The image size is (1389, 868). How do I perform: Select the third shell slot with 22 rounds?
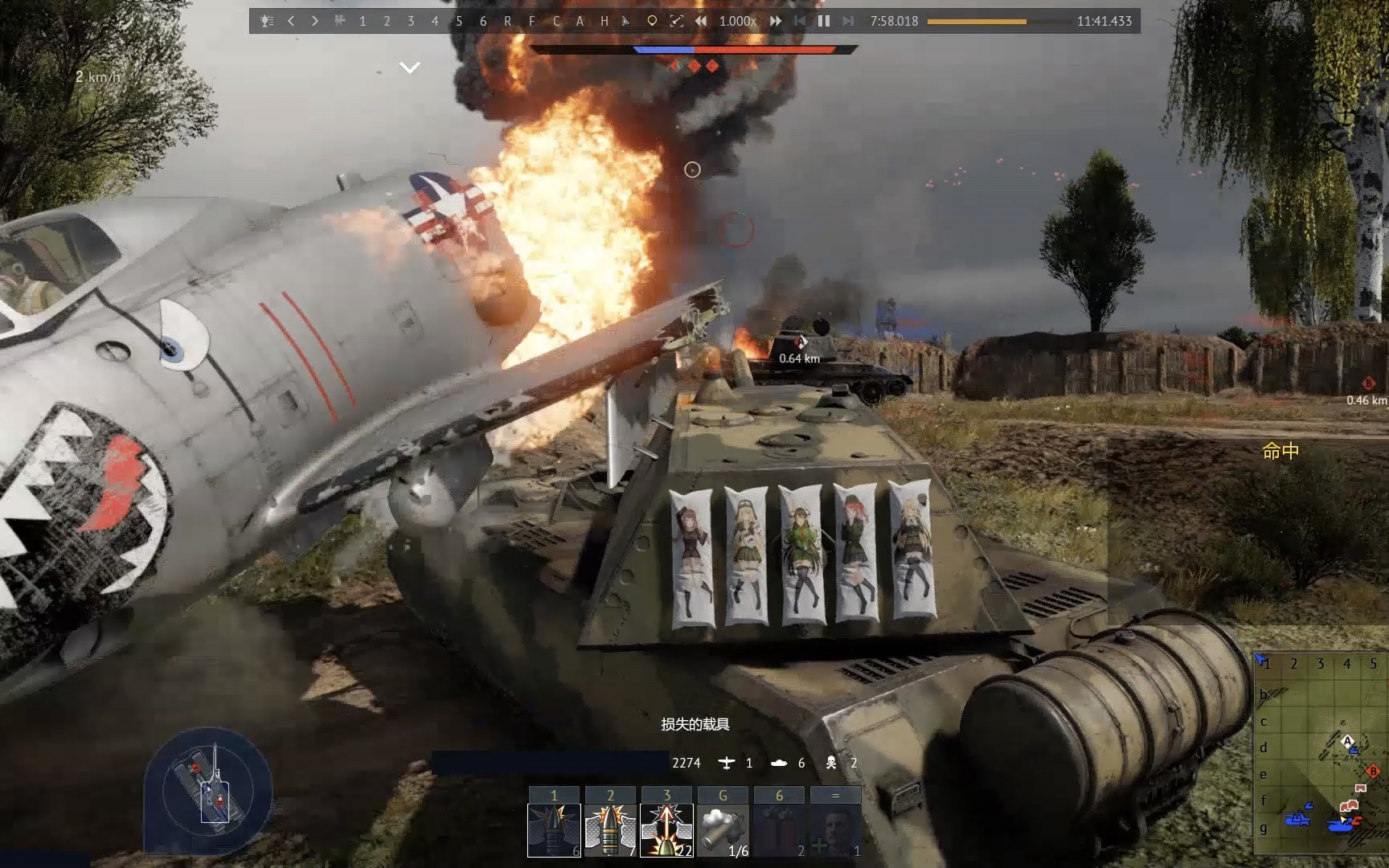coord(666,829)
